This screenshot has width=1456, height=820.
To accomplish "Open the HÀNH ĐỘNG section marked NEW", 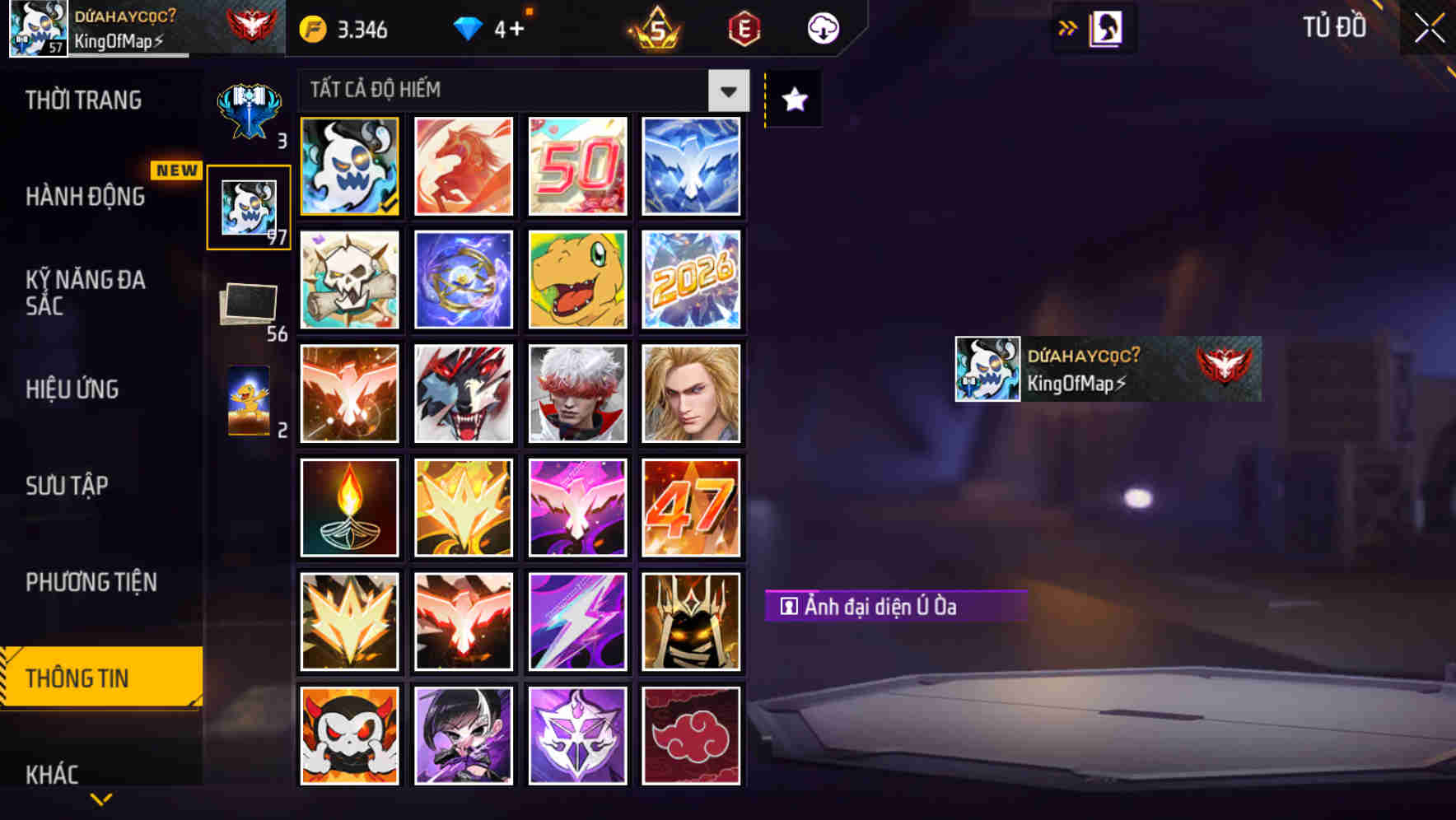I will (86, 197).
